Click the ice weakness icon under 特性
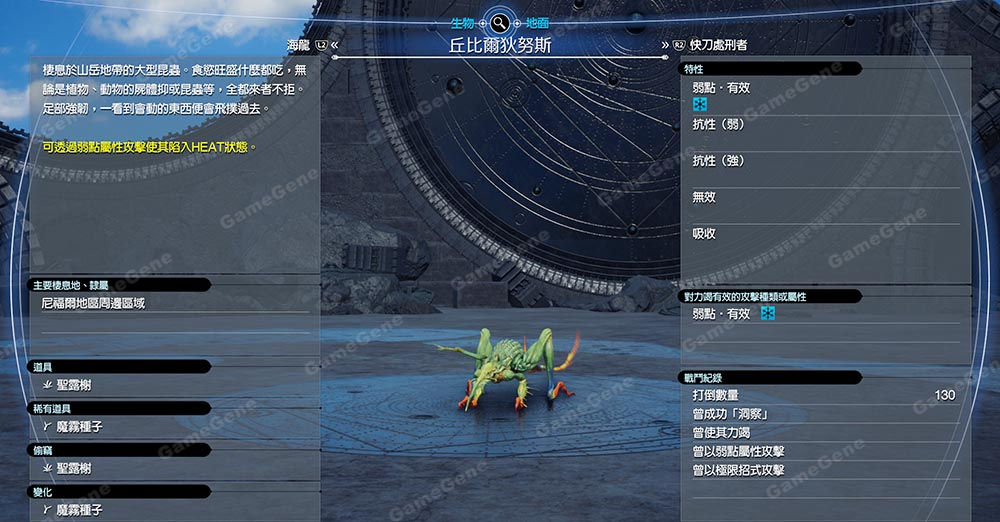 point(700,104)
